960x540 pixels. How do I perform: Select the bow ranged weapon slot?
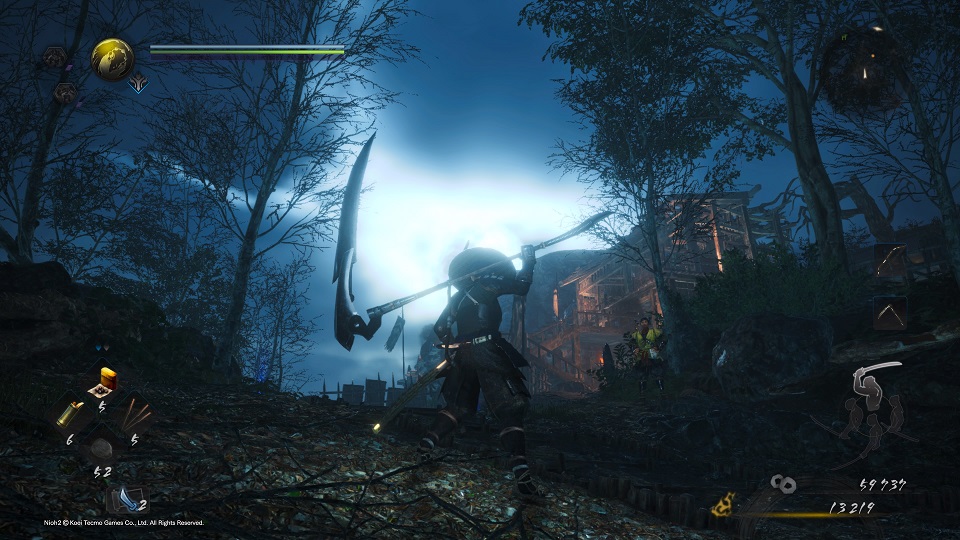tap(890, 262)
